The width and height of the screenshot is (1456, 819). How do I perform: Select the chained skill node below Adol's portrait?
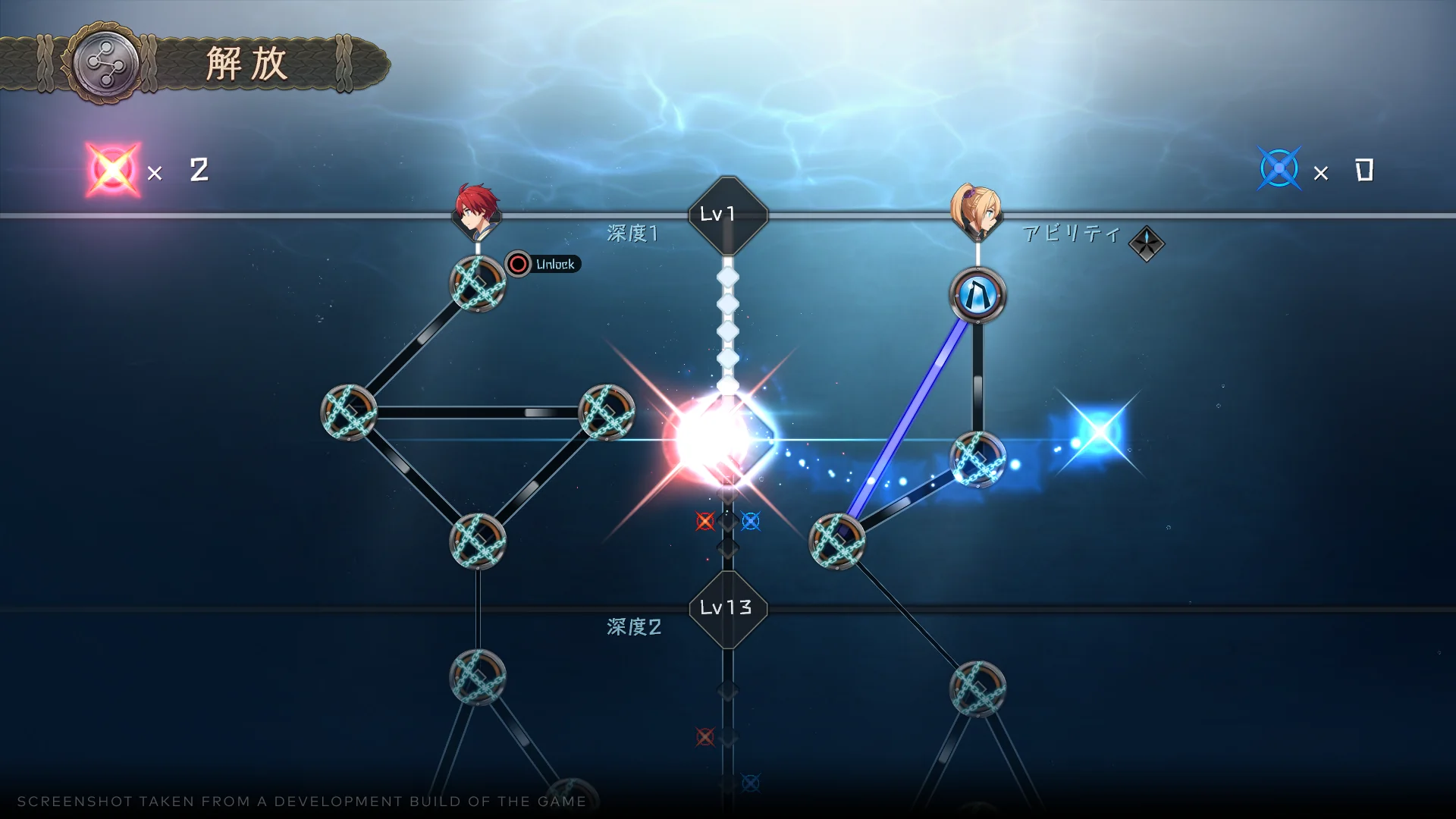(476, 286)
